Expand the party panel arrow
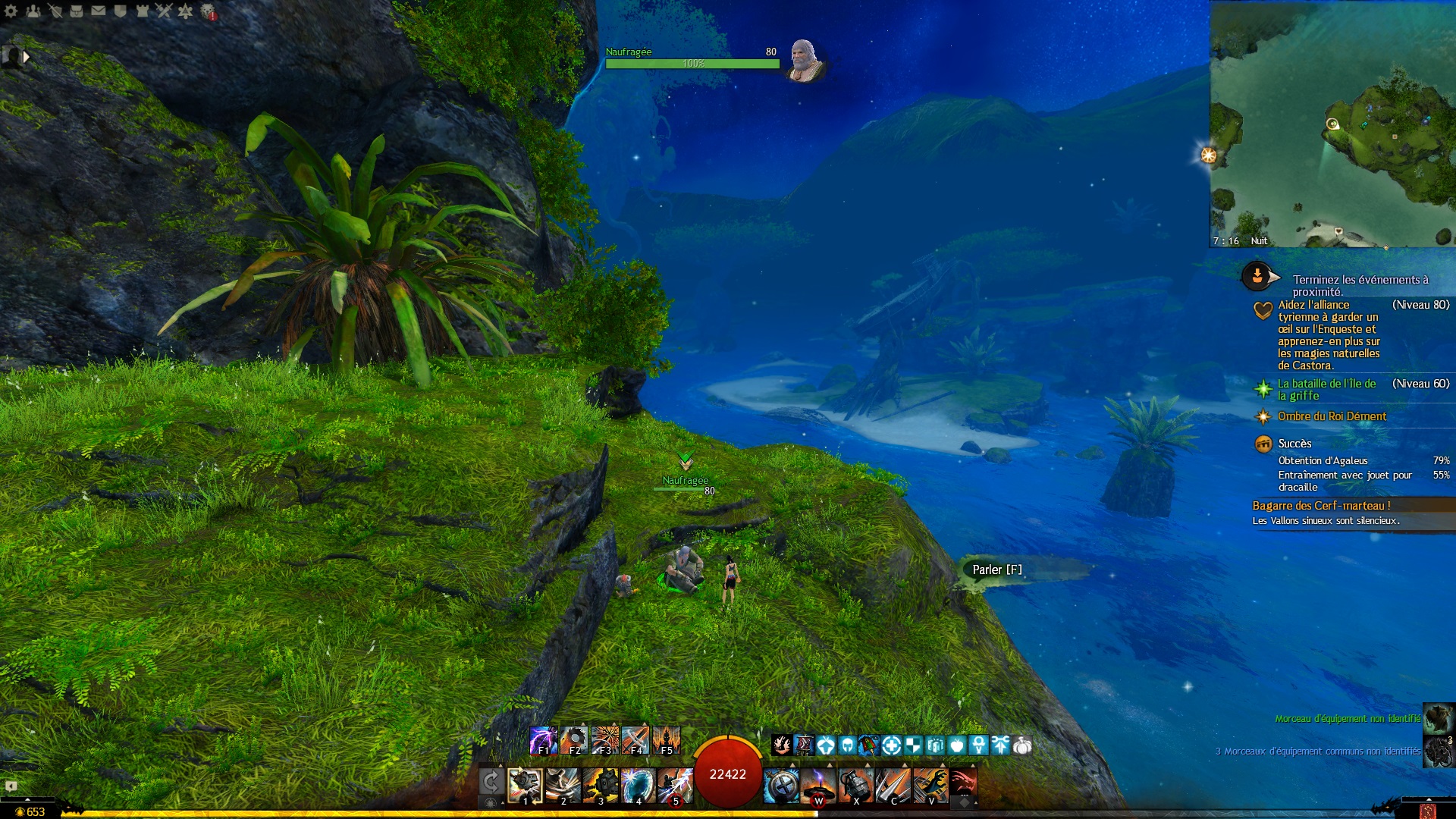Viewport: 1456px width, 819px height. [x=26, y=57]
